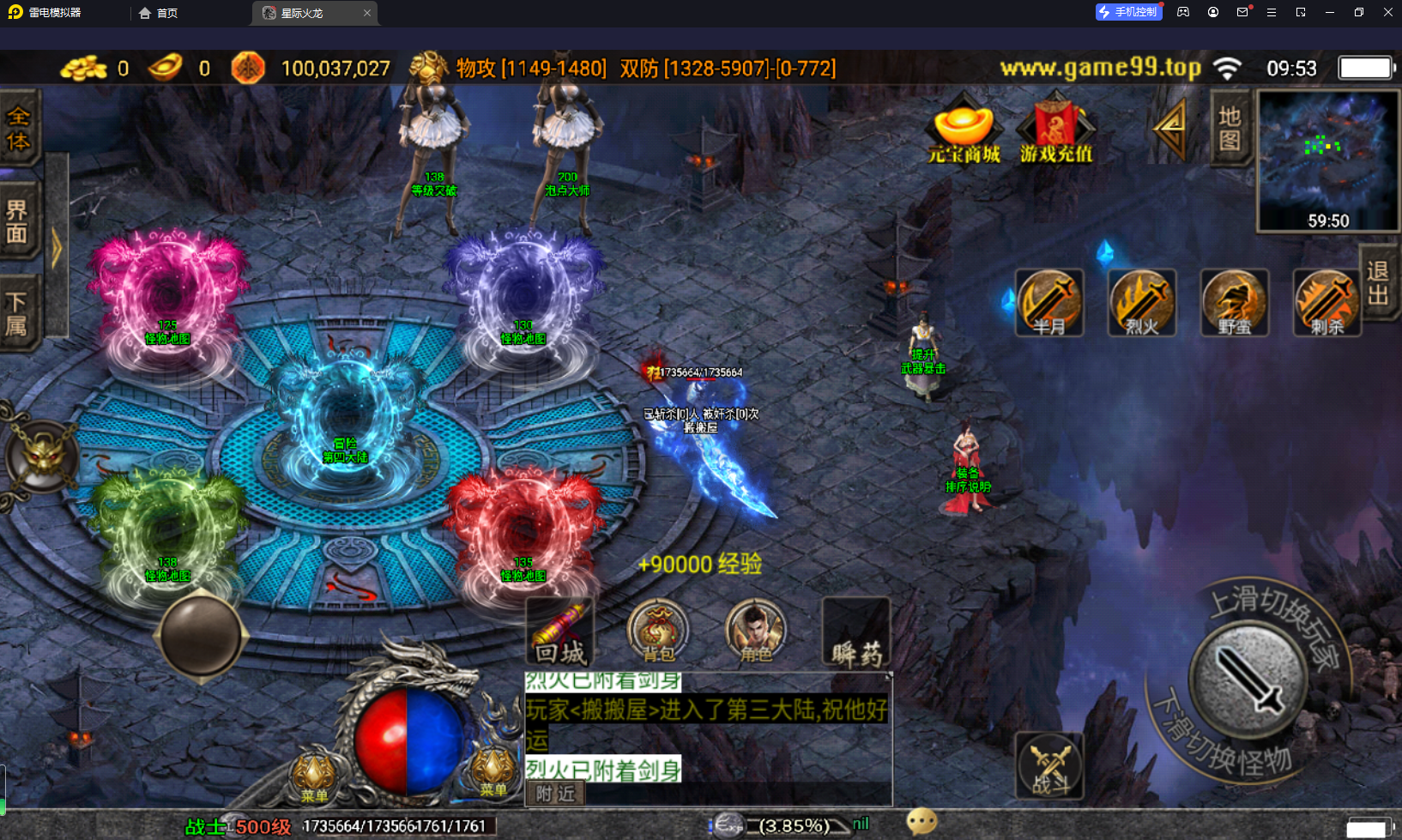Switch to the 附近 nearby chat tab

[x=555, y=794]
